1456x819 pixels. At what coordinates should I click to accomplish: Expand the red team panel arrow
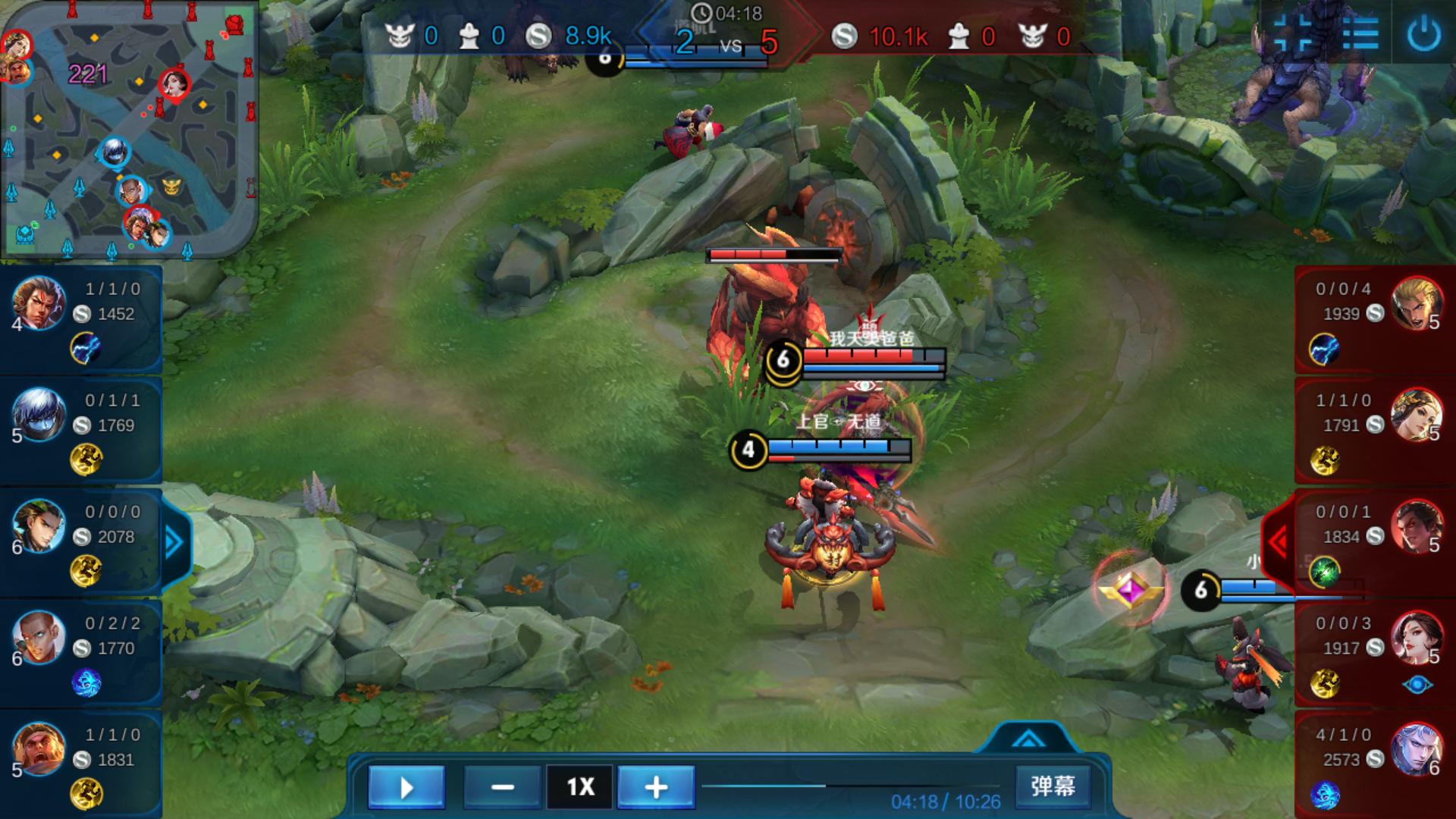[x=1279, y=542]
